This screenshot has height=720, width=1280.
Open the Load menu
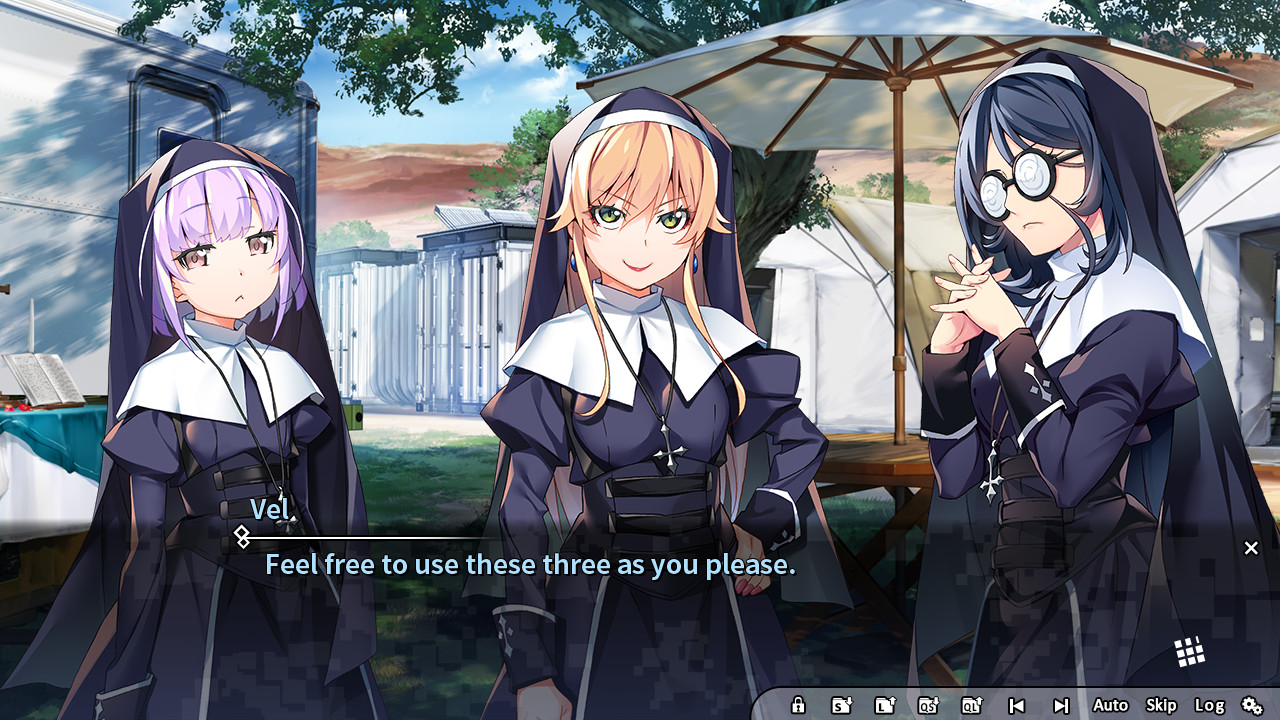885,705
